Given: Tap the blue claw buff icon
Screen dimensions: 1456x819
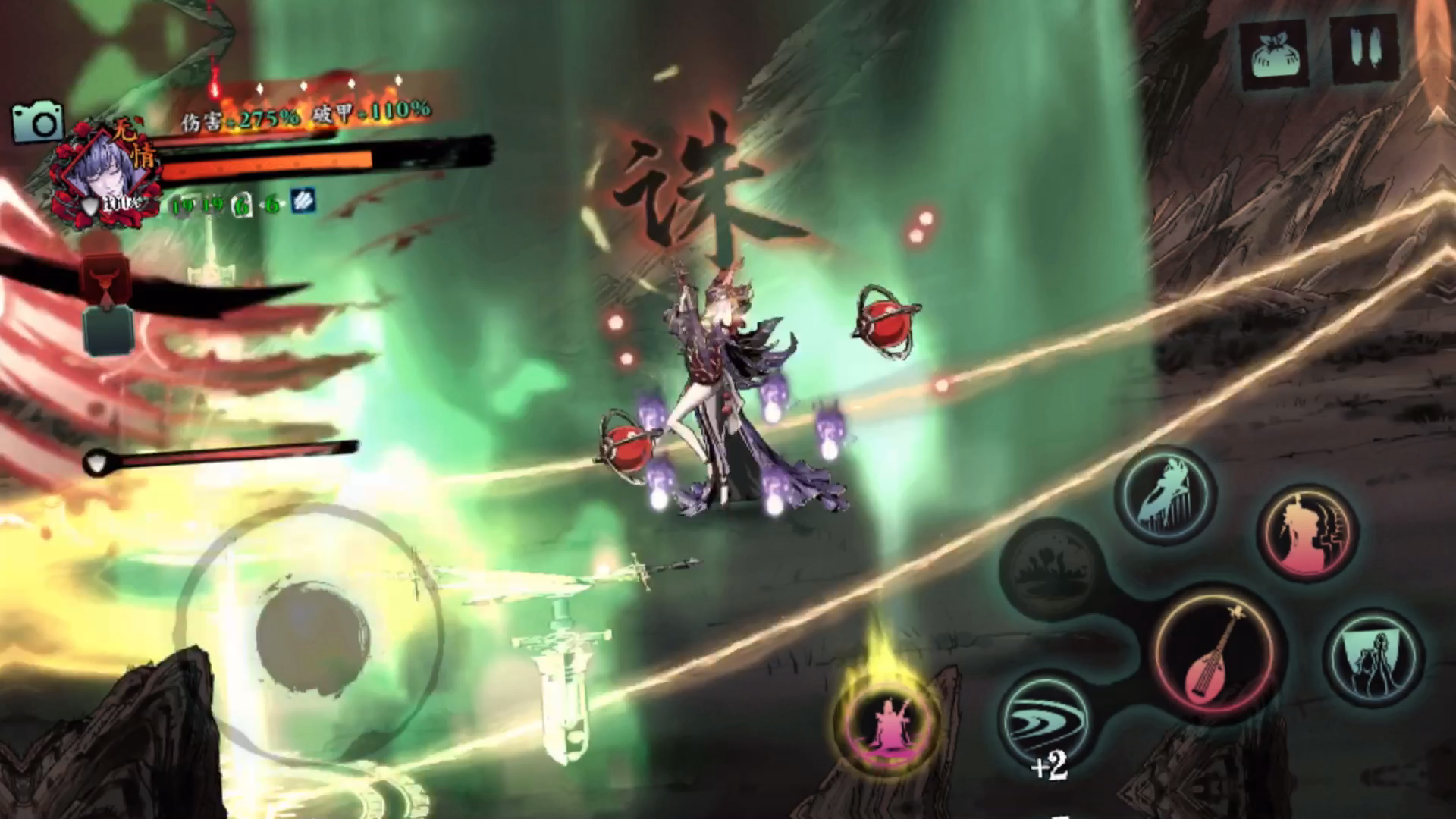Looking at the screenshot, I should click(x=303, y=202).
